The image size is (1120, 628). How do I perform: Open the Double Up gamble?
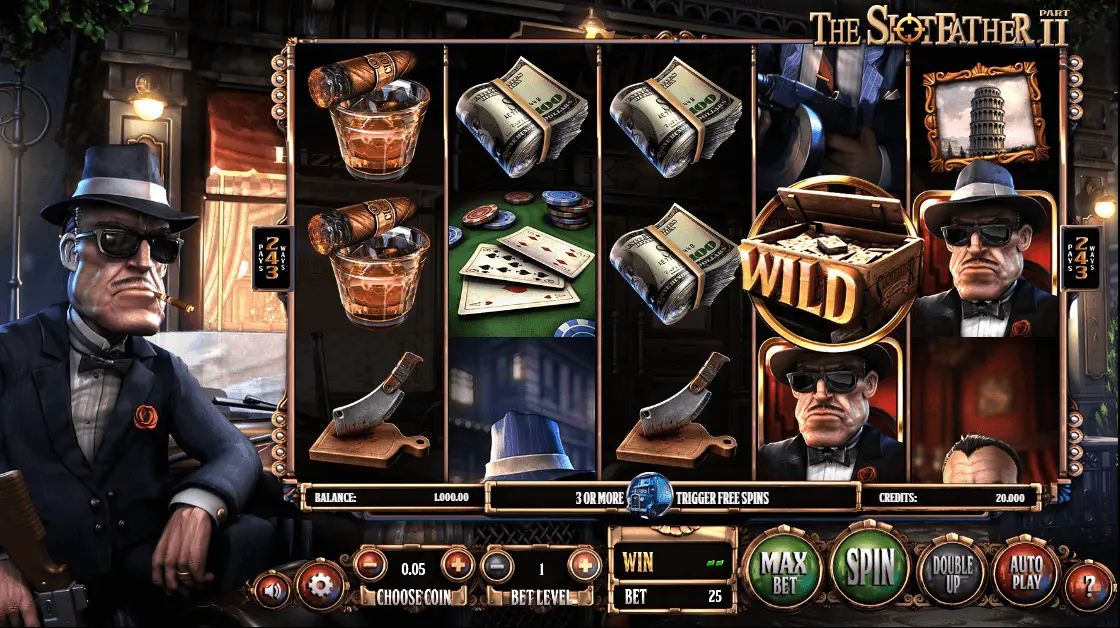(952, 573)
